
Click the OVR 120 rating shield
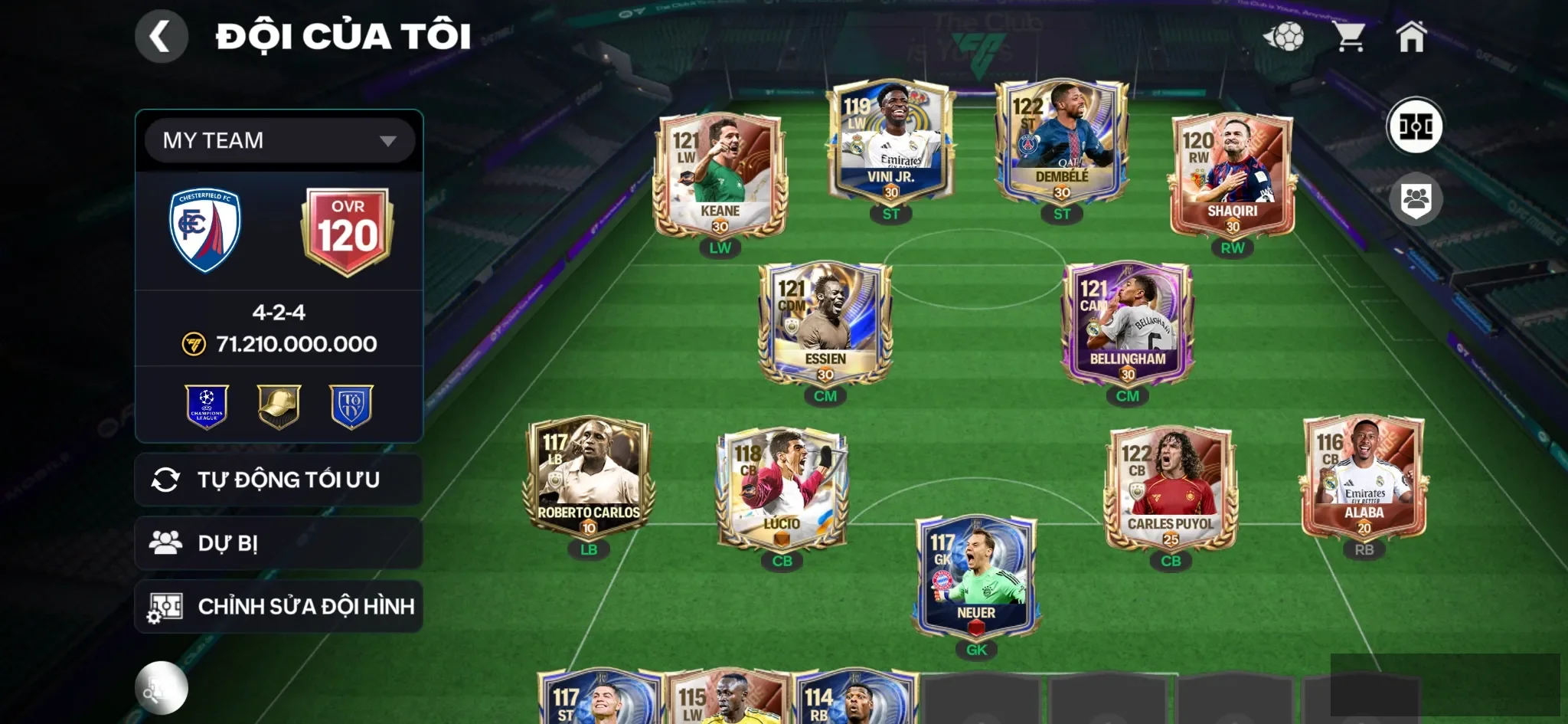pyautogui.click(x=349, y=227)
